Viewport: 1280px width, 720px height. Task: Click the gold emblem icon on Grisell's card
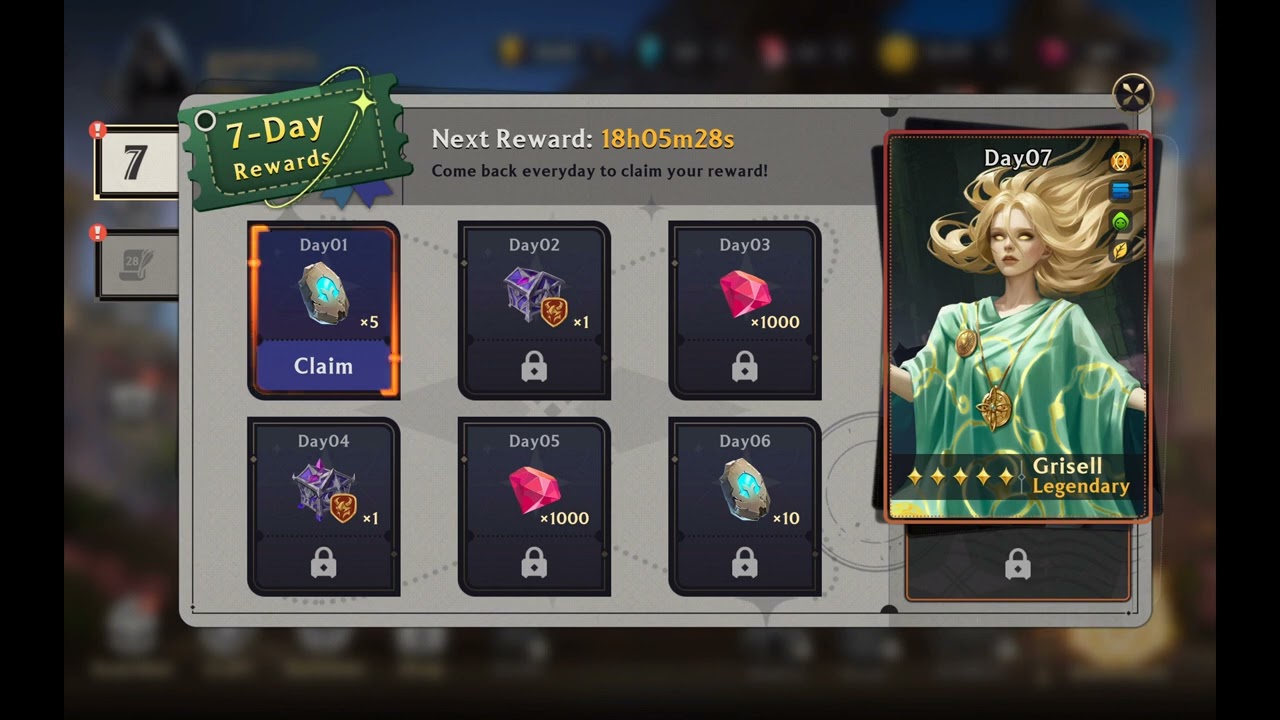click(x=1122, y=161)
